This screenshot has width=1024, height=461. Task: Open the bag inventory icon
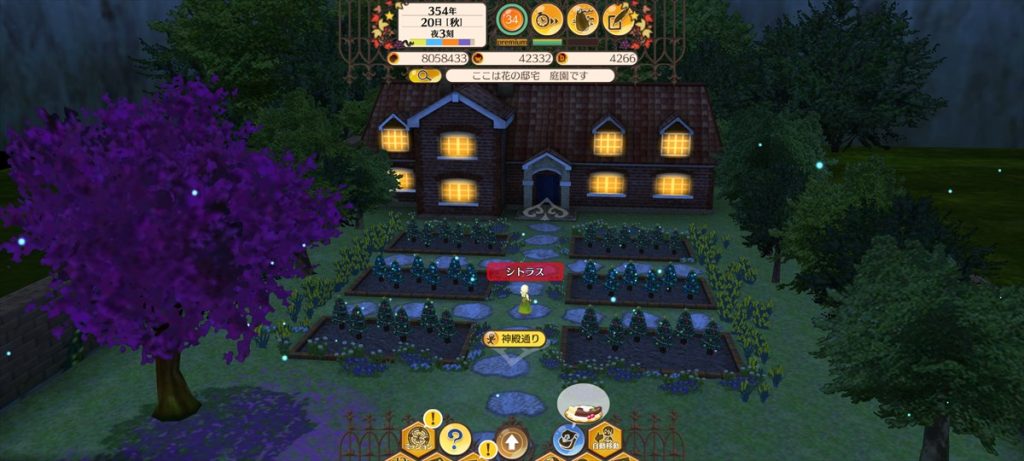[583, 18]
